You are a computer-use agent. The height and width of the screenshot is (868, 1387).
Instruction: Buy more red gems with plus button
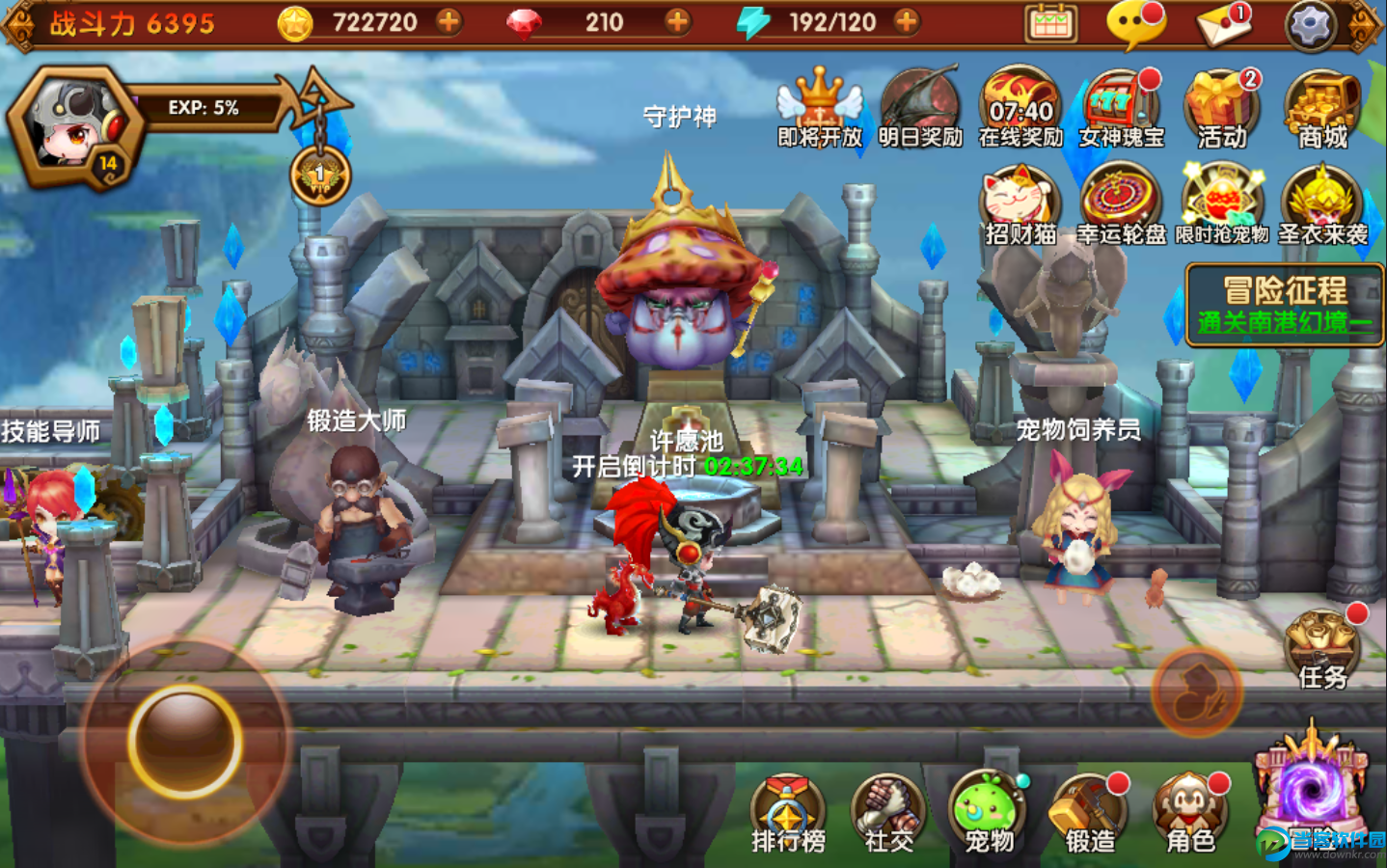coord(678,21)
